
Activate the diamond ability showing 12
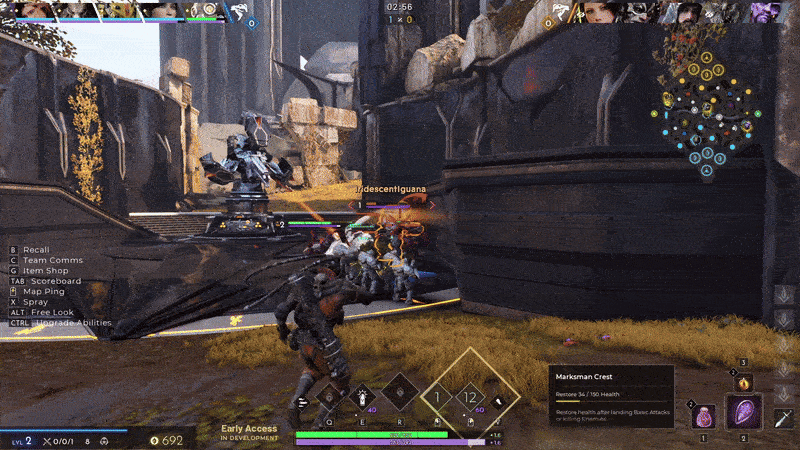[472, 398]
